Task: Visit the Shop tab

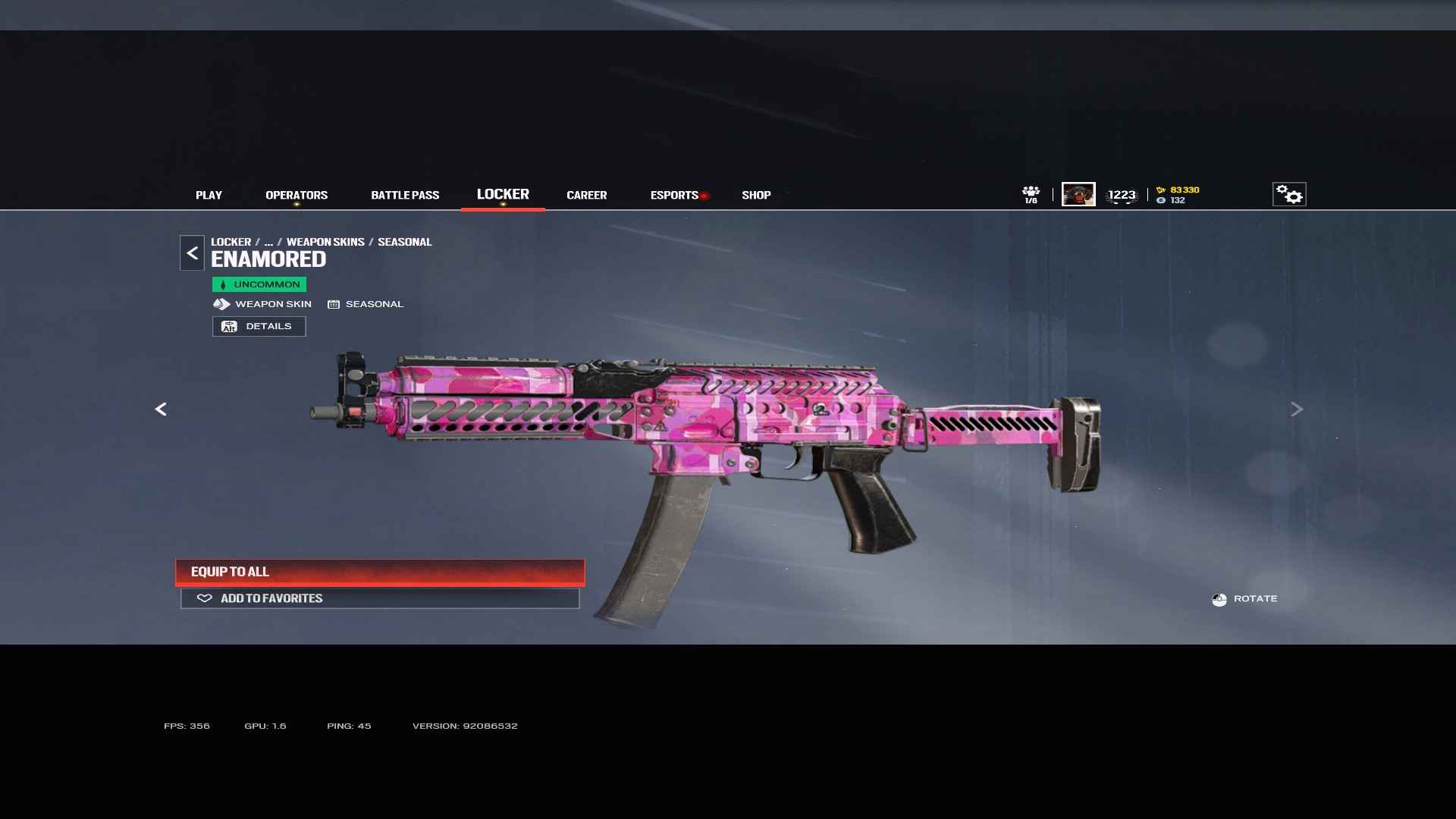Action: [x=756, y=195]
